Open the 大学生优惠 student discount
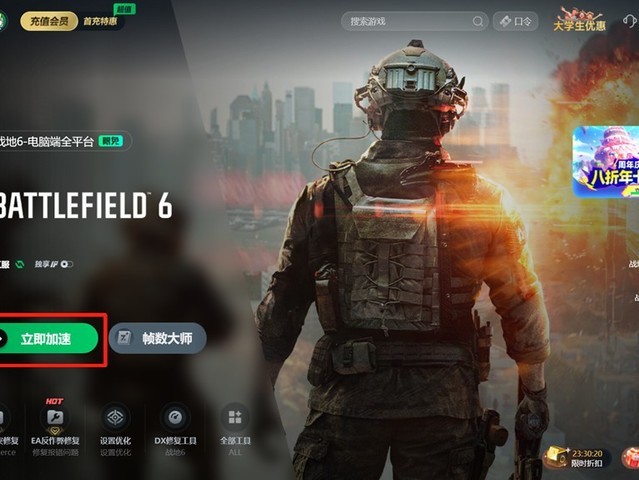639x480 pixels. click(x=579, y=19)
